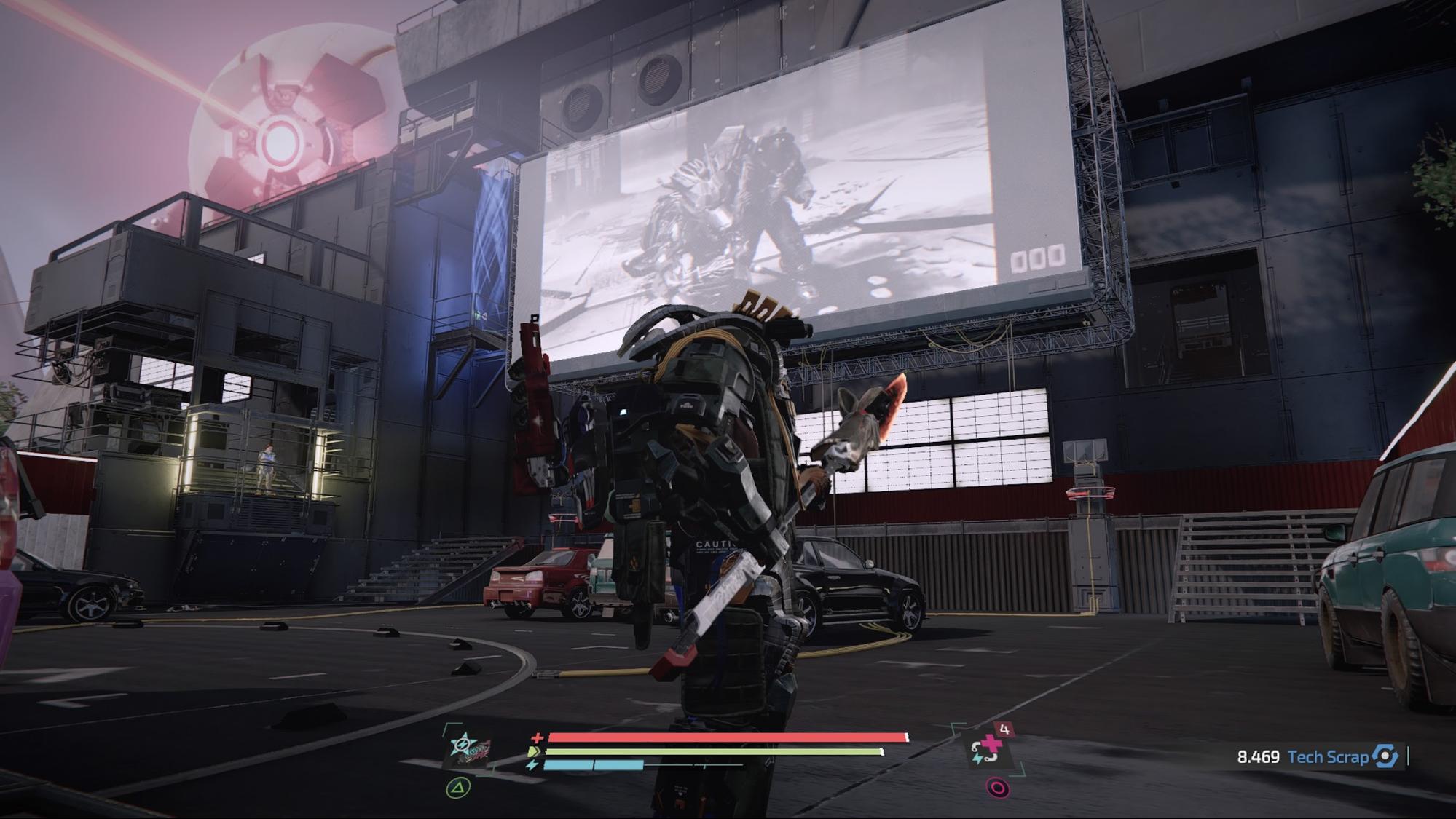The width and height of the screenshot is (1456, 819).
Task: Click the blue battery lightning icon
Action: [x=532, y=765]
